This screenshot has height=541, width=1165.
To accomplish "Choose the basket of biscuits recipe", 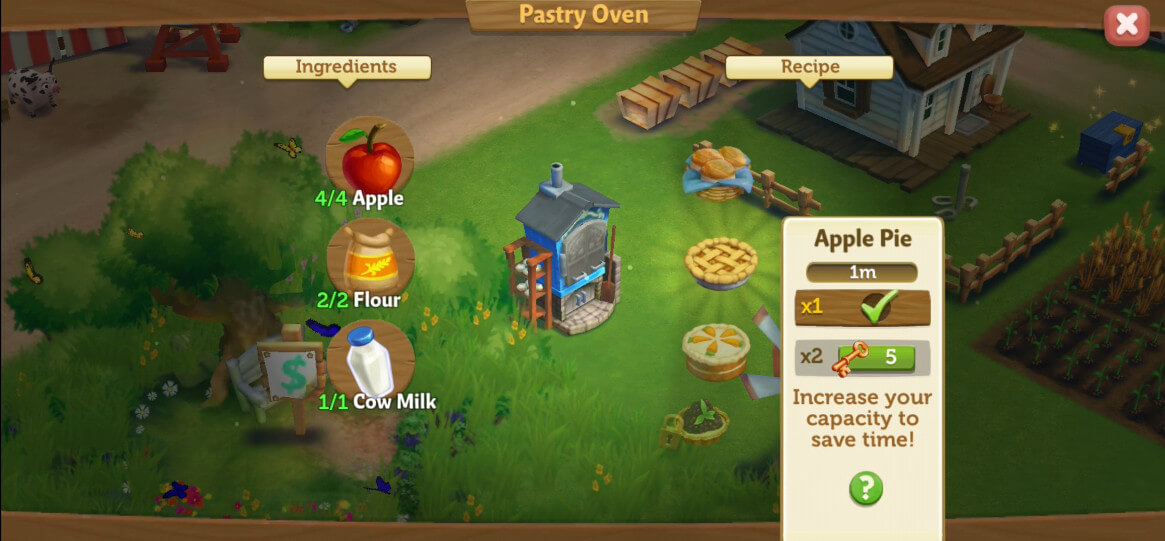I will pos(718,169).
